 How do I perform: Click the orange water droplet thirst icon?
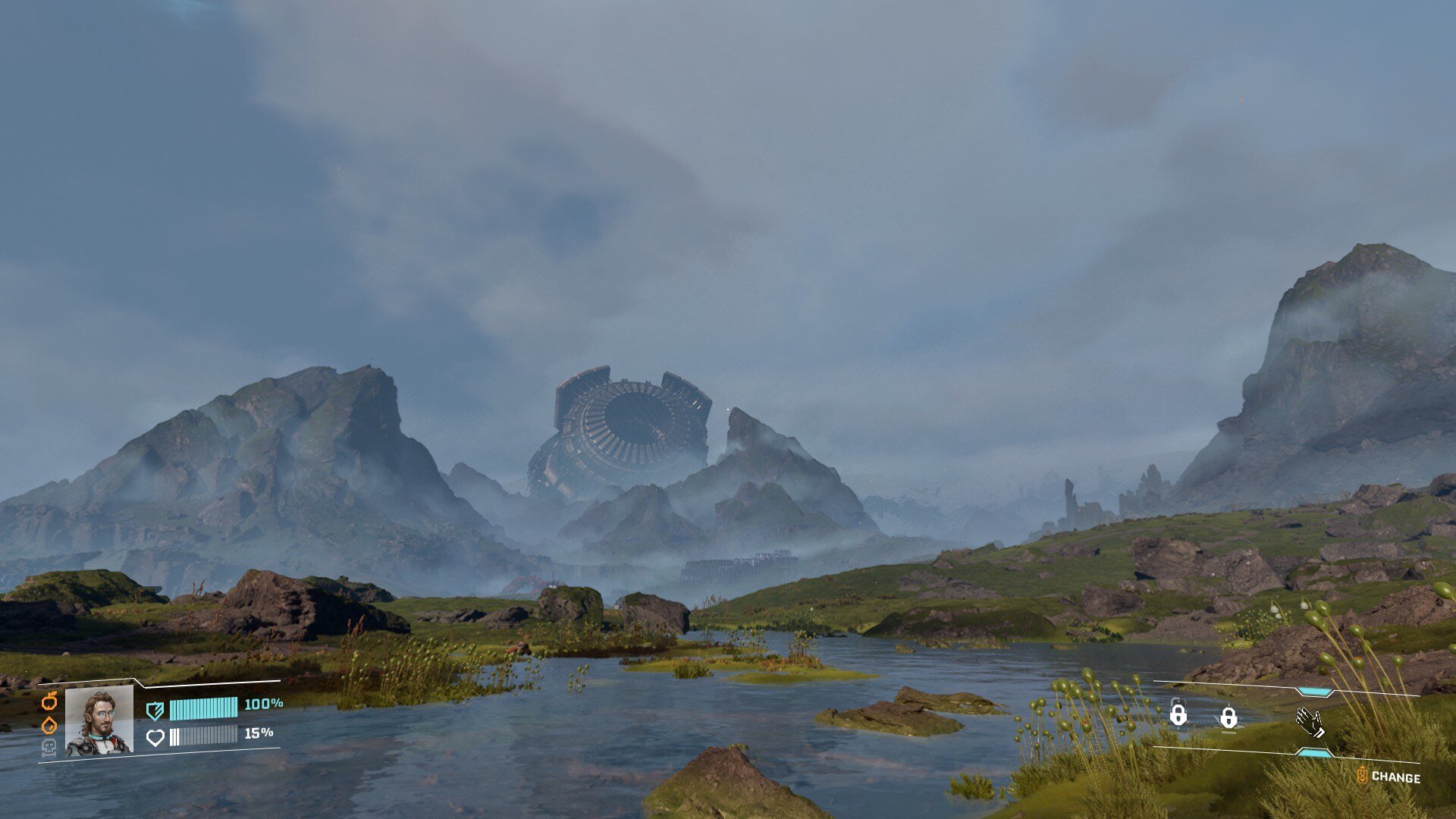(x=49, y=726)
